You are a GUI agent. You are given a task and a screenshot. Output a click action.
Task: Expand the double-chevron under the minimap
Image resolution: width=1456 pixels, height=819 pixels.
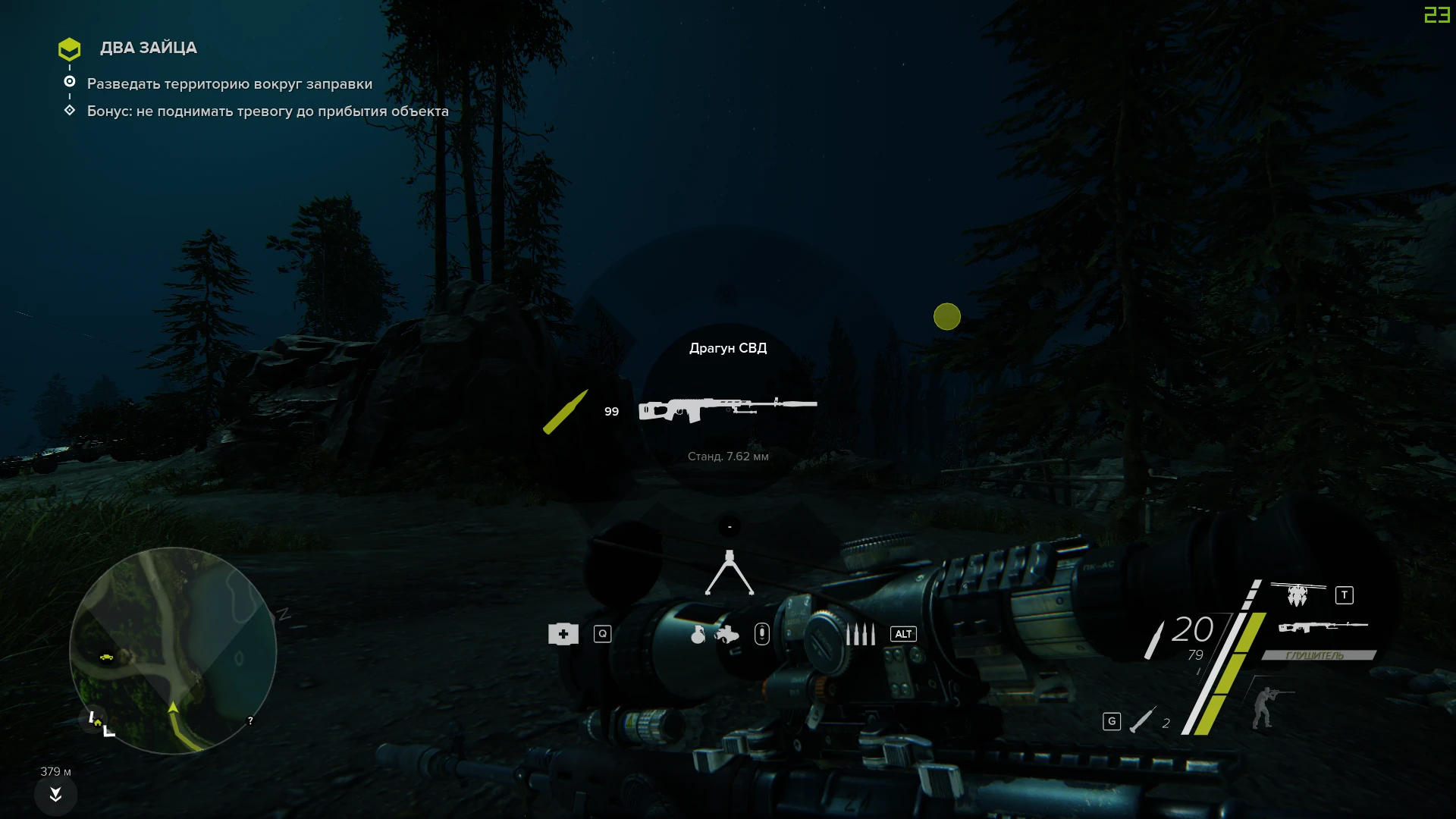[55, 795]
